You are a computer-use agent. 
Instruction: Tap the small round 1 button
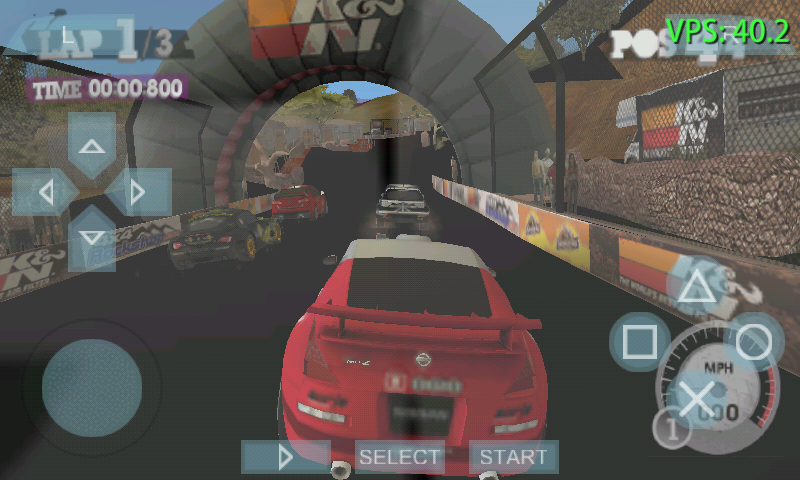pos(672,429)
